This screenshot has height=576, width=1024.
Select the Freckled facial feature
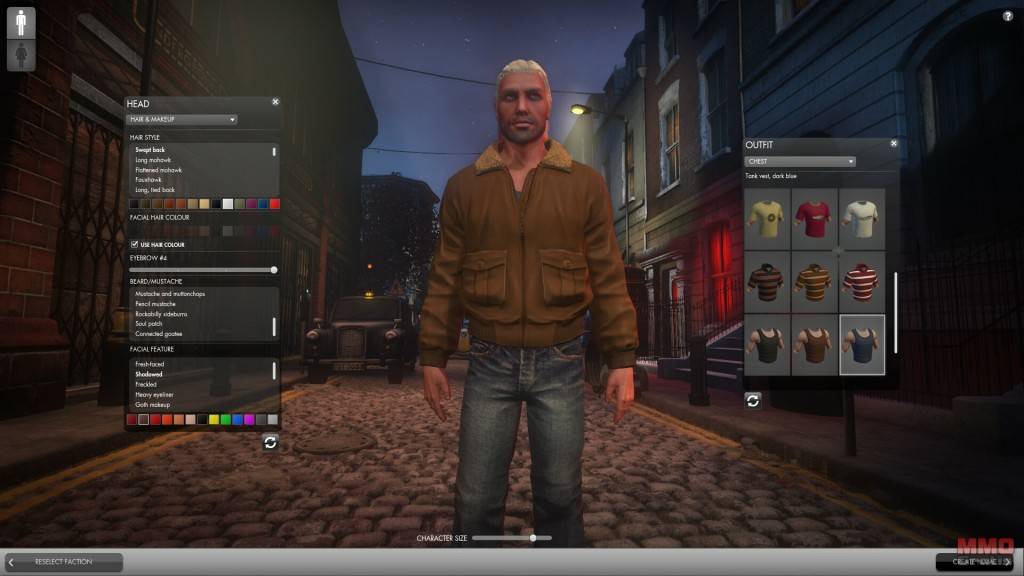click(x=148, y=385)
